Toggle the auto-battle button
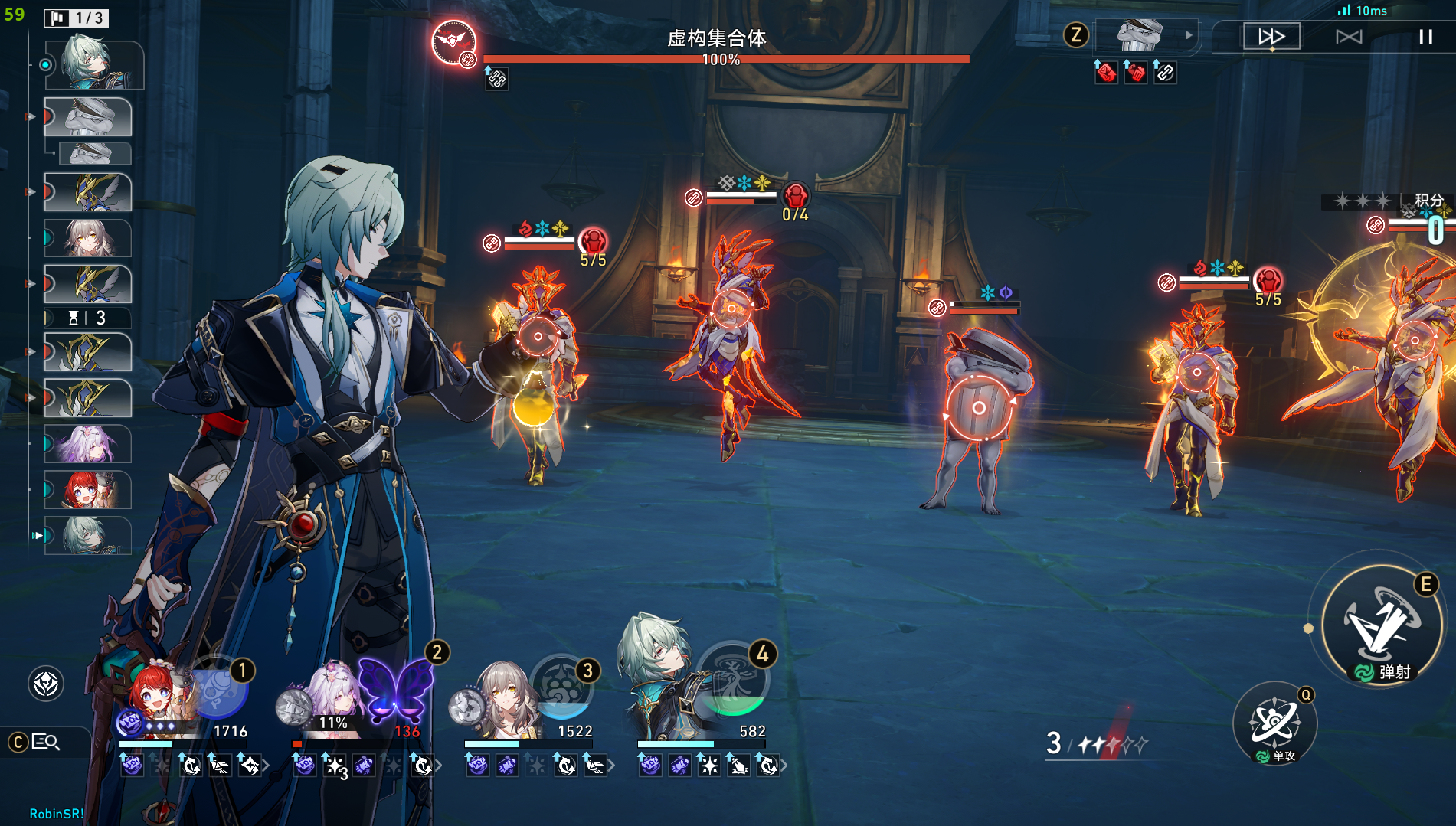 (1349, 37)
